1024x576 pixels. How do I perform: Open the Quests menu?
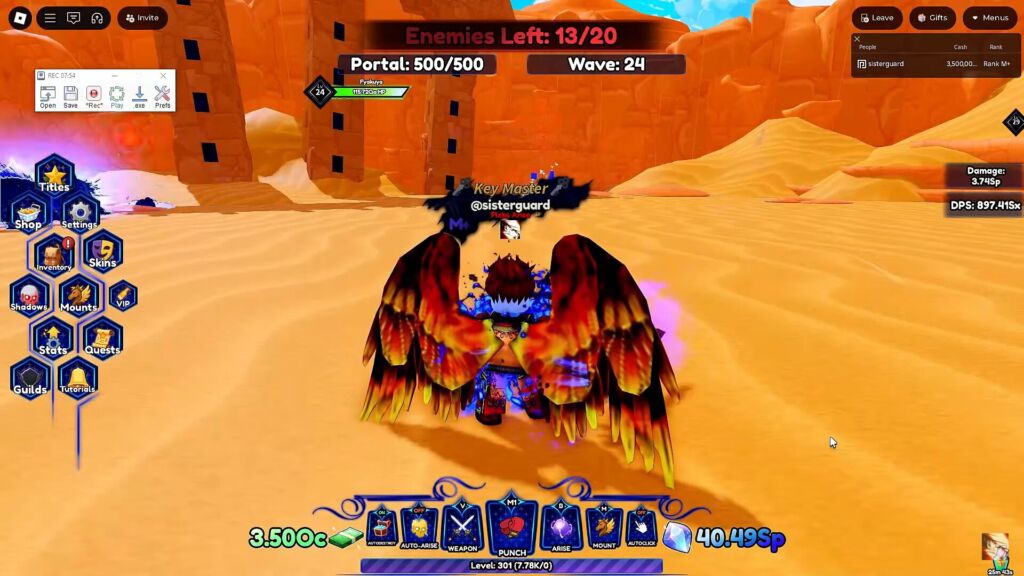(x=102, y=339)
